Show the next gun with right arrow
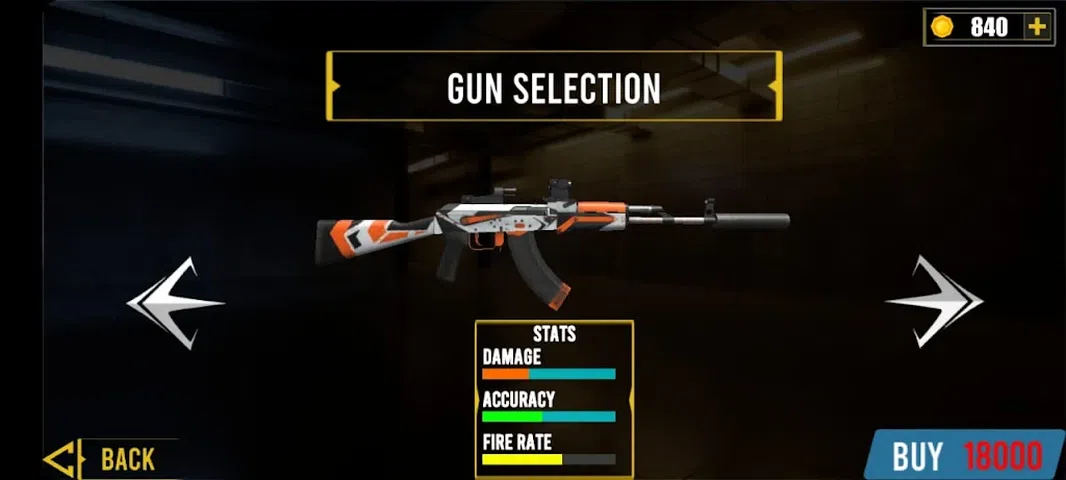The height and width of the screenshot is (480, 1066). point(934,301)
